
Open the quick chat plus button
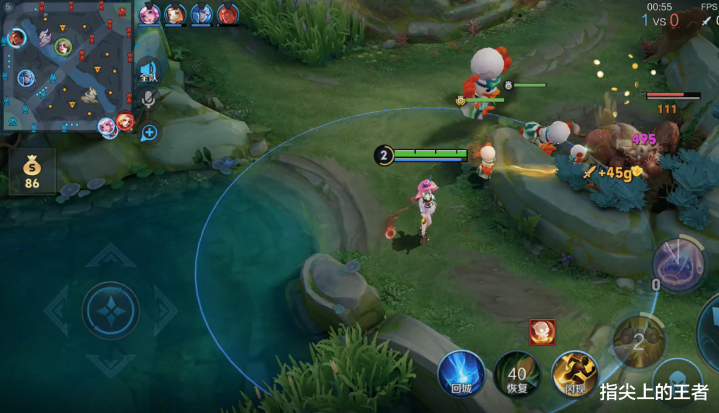[x=149, y=132]
